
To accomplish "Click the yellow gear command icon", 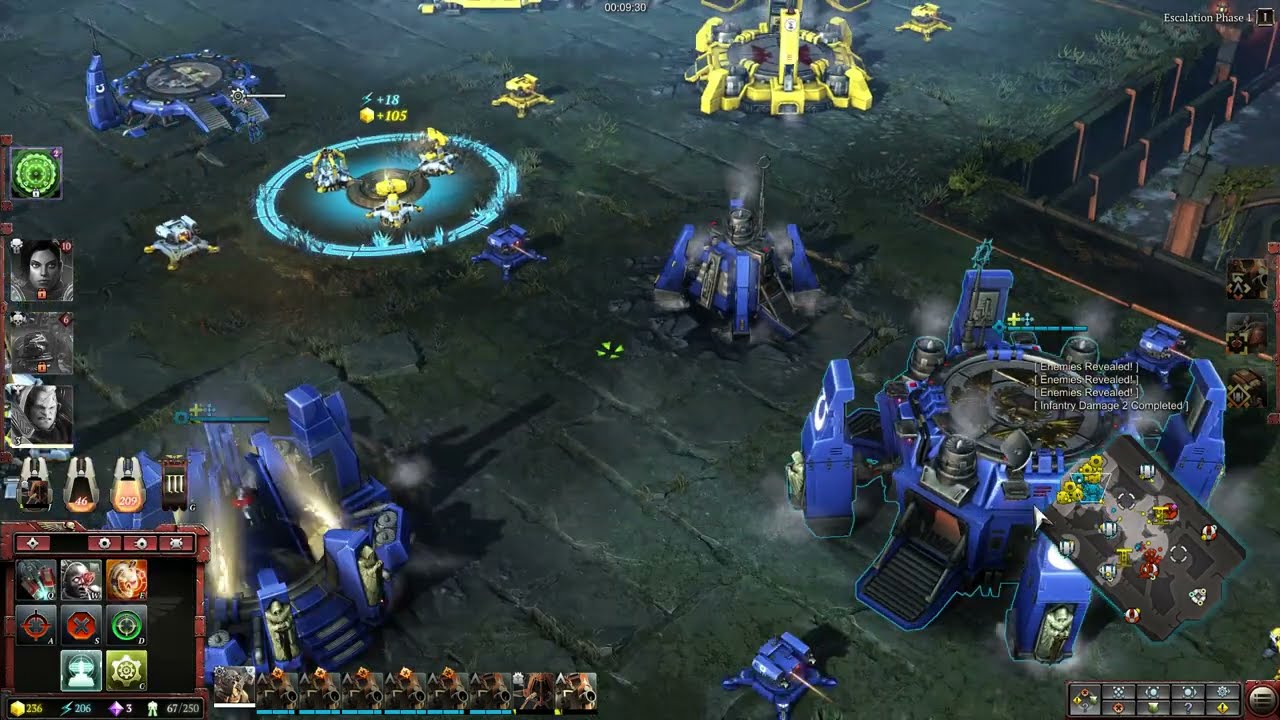I will (126, 669).
